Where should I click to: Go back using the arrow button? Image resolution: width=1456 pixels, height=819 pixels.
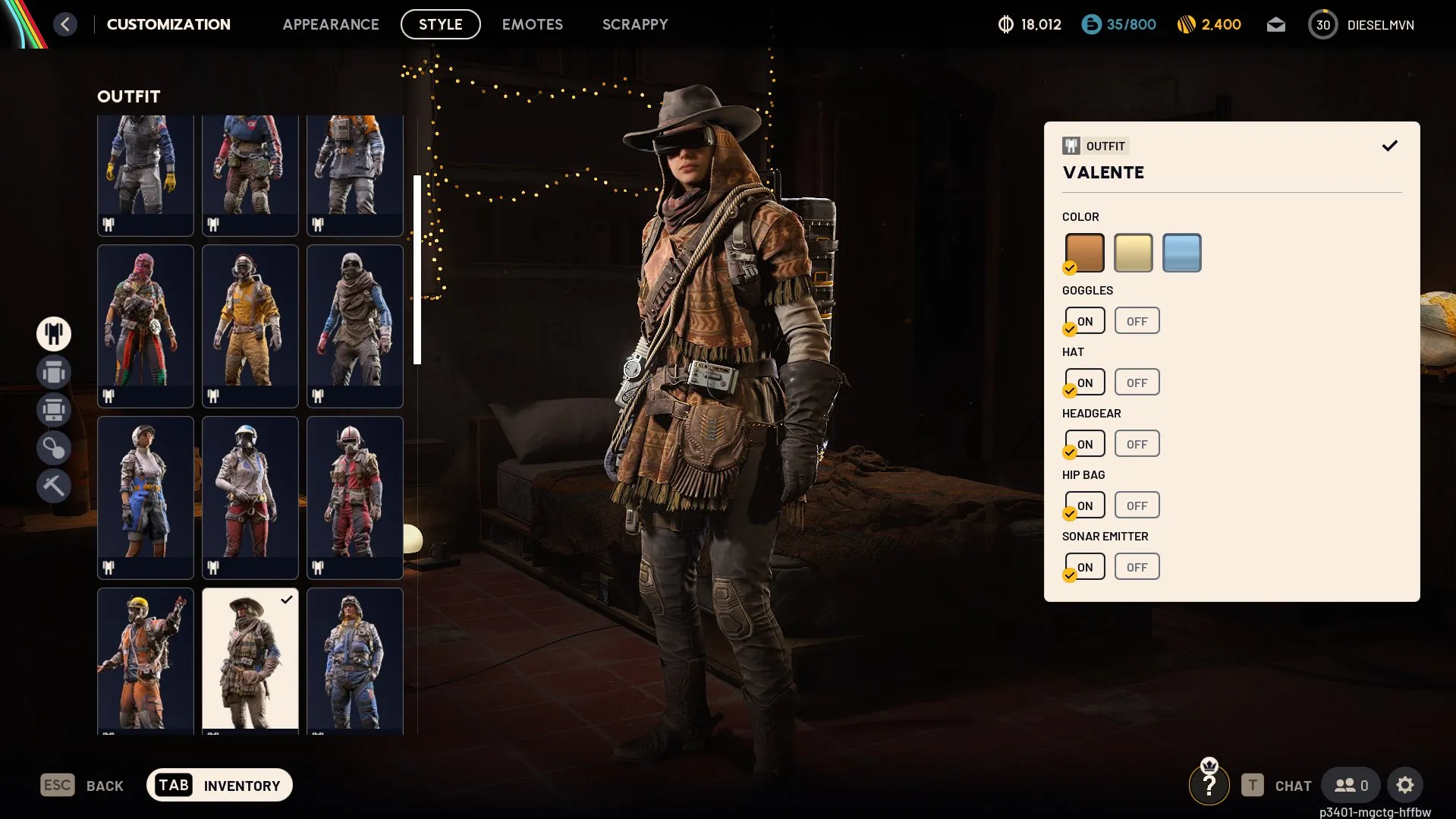(x=65, y=24)
